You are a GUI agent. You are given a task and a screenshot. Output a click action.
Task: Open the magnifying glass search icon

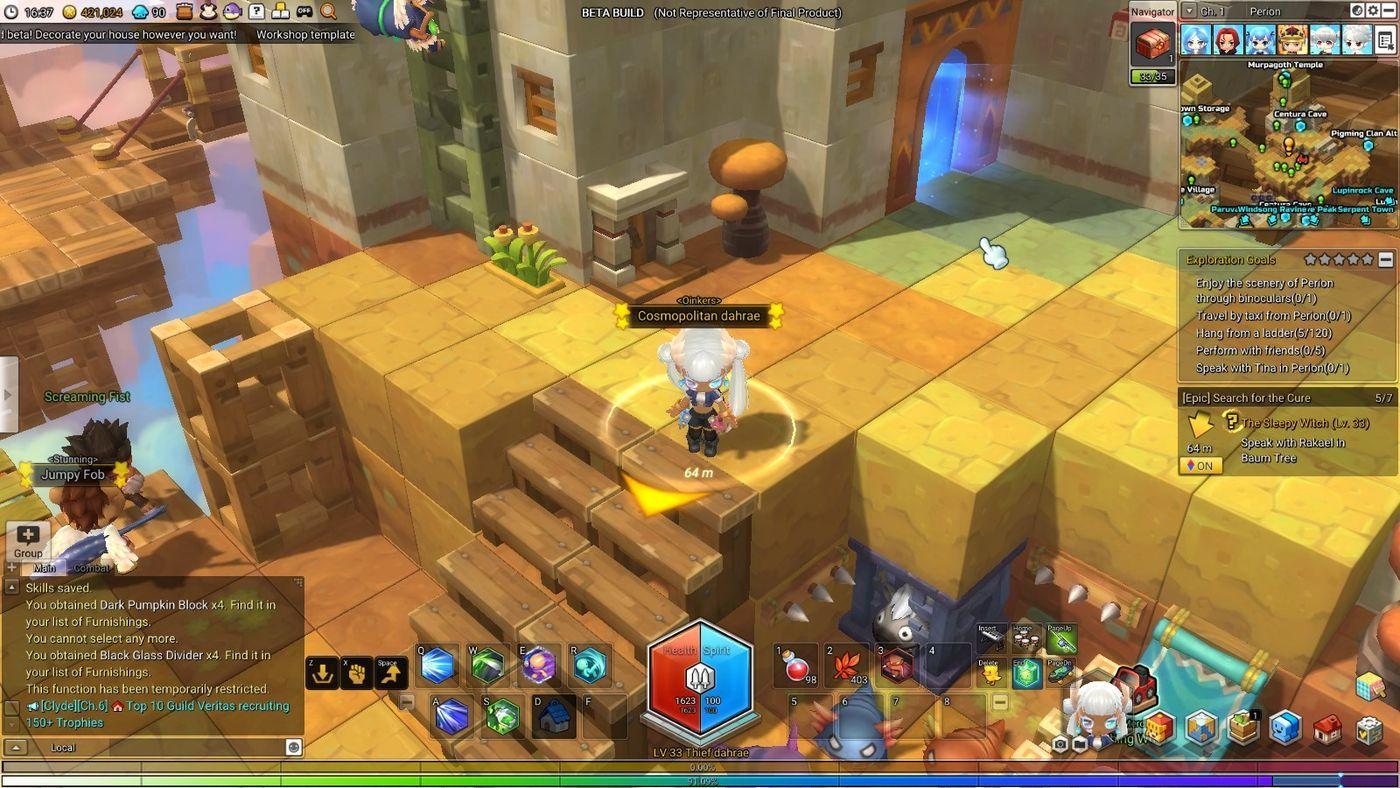[x=326, y=13]
